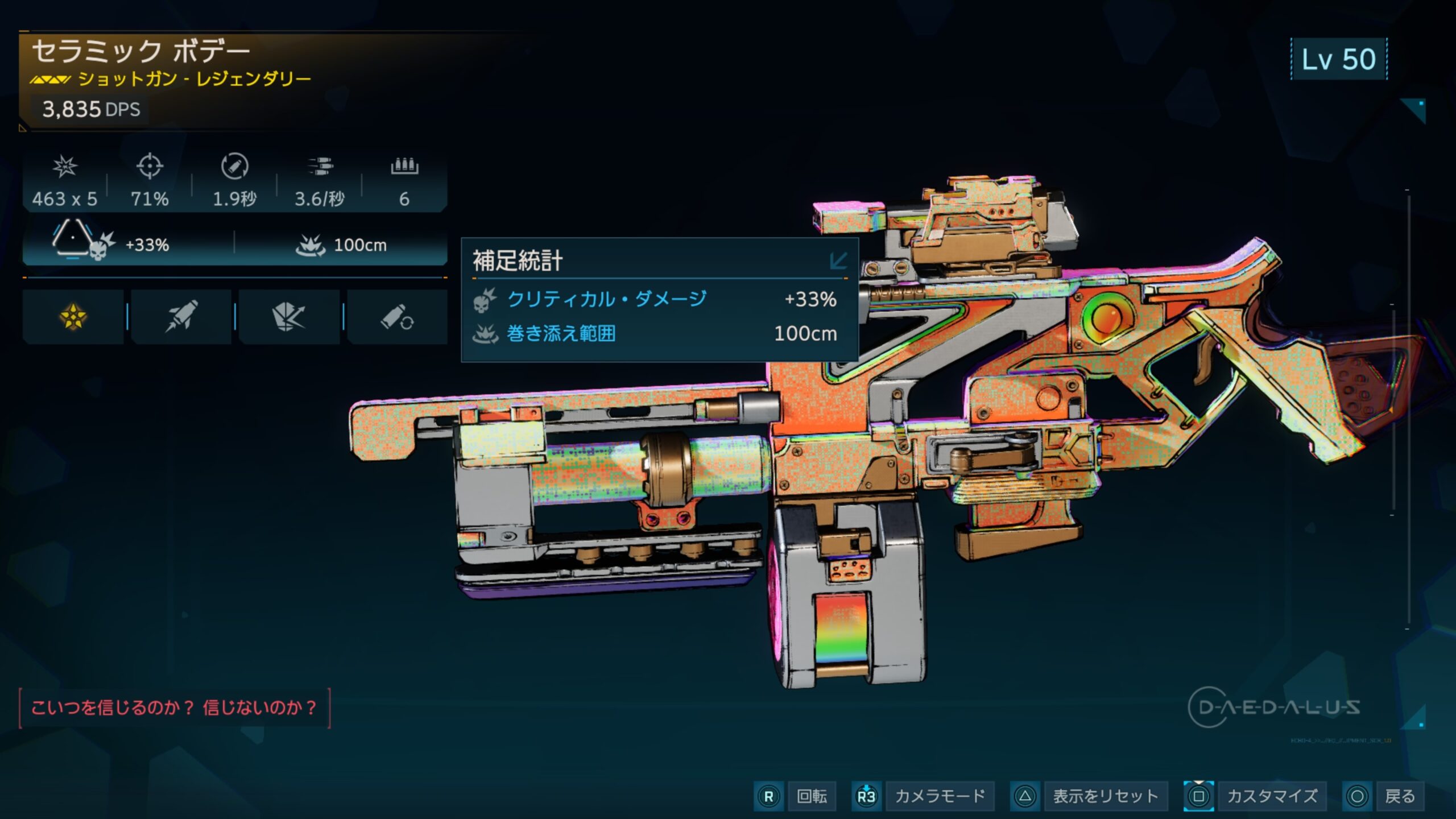Collapse the 補足統計 panel with the arrow

838,261
